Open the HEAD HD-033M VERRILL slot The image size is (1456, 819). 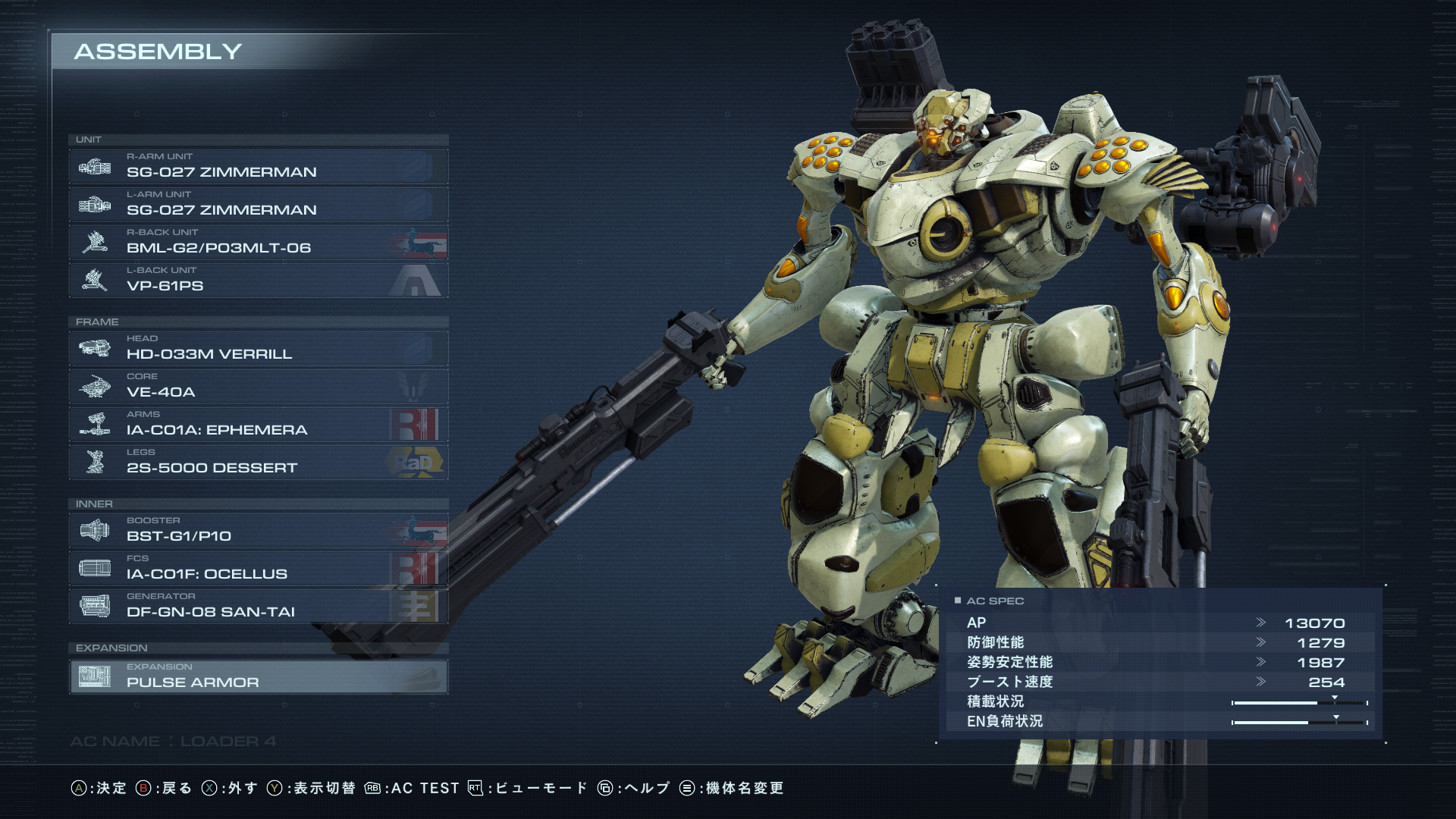tap(258, 349)
